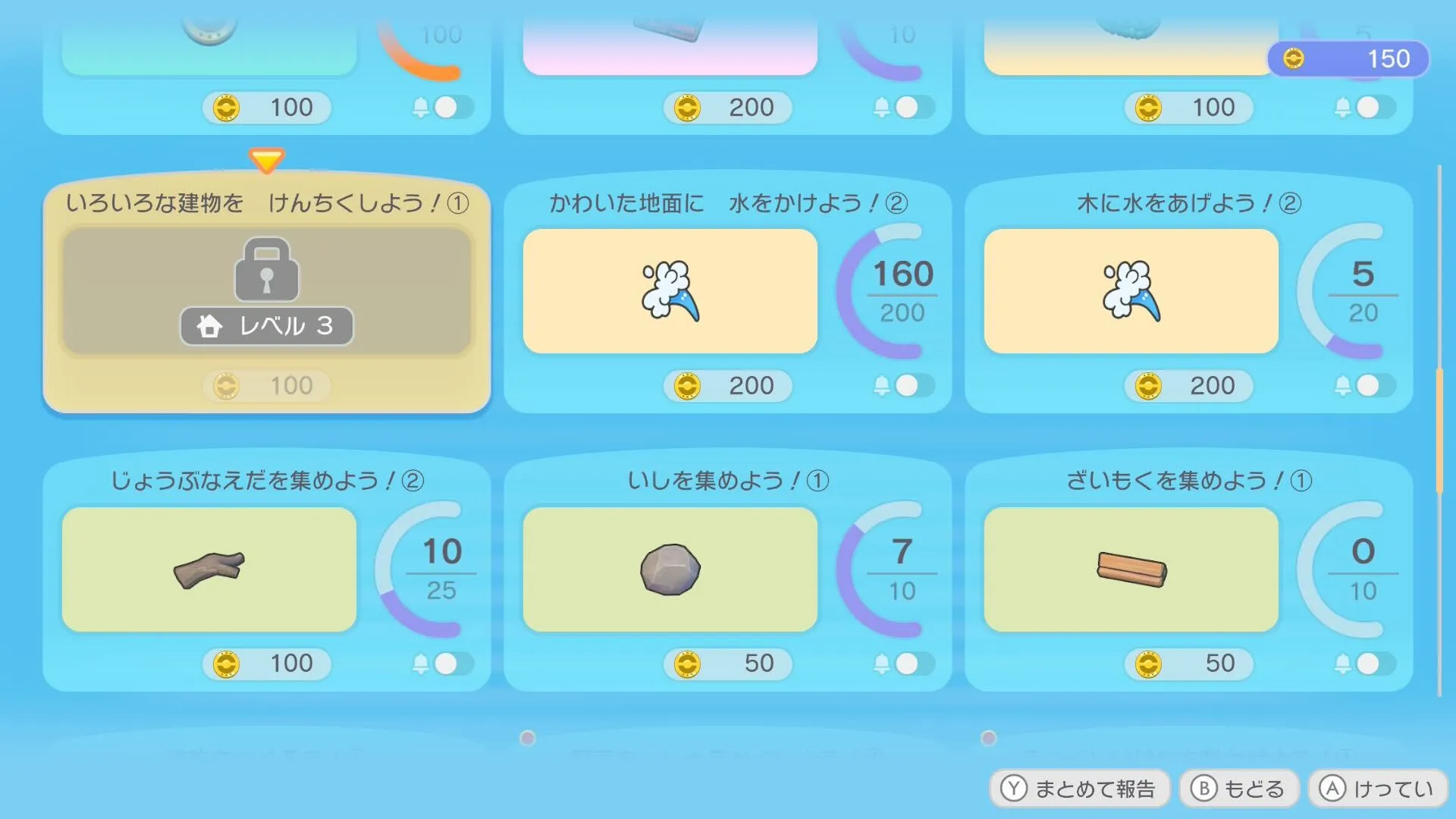The width and height of the screenshot is (1456, 819).
Task: Click the house icon on the レベル3 badge
Action: (209, 325)
